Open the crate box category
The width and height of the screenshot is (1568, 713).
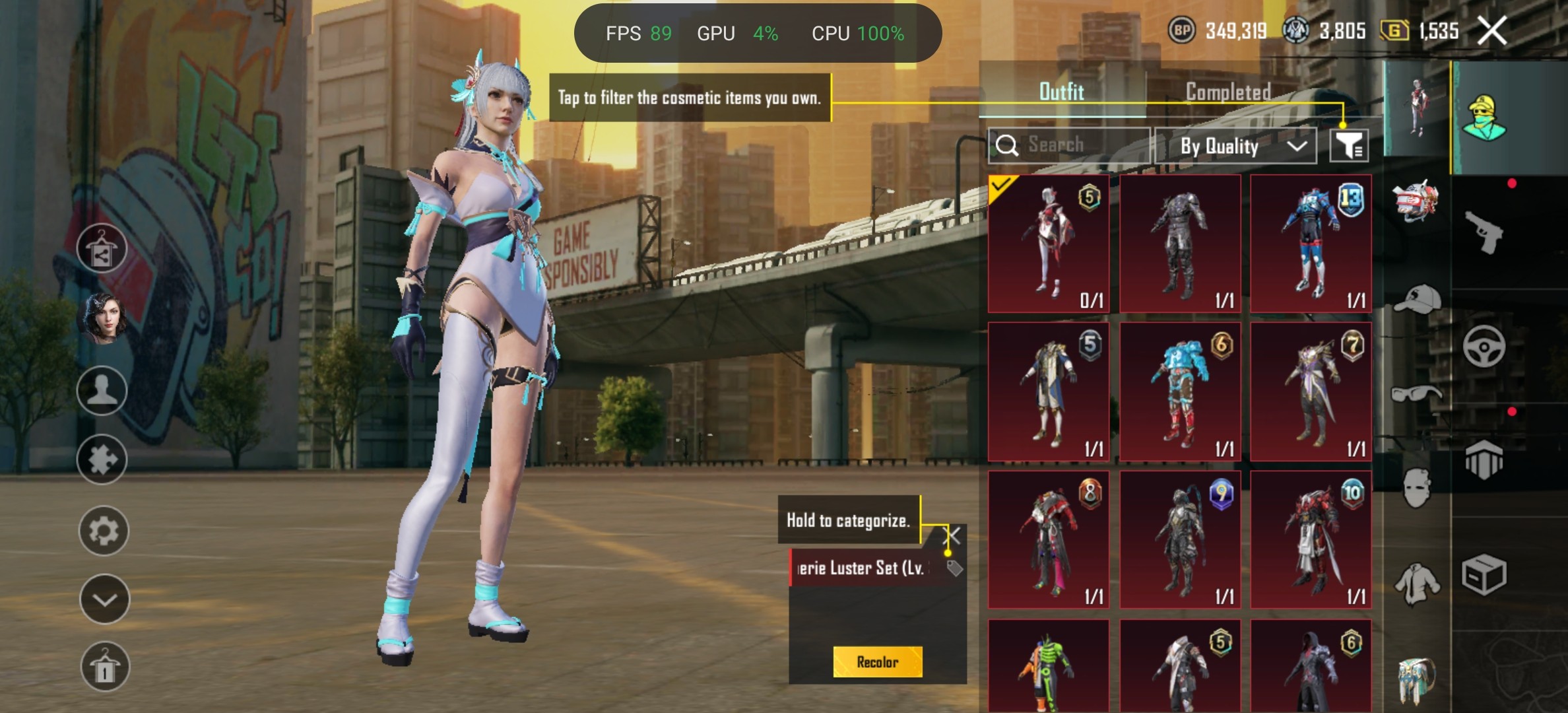[1484, 574]
